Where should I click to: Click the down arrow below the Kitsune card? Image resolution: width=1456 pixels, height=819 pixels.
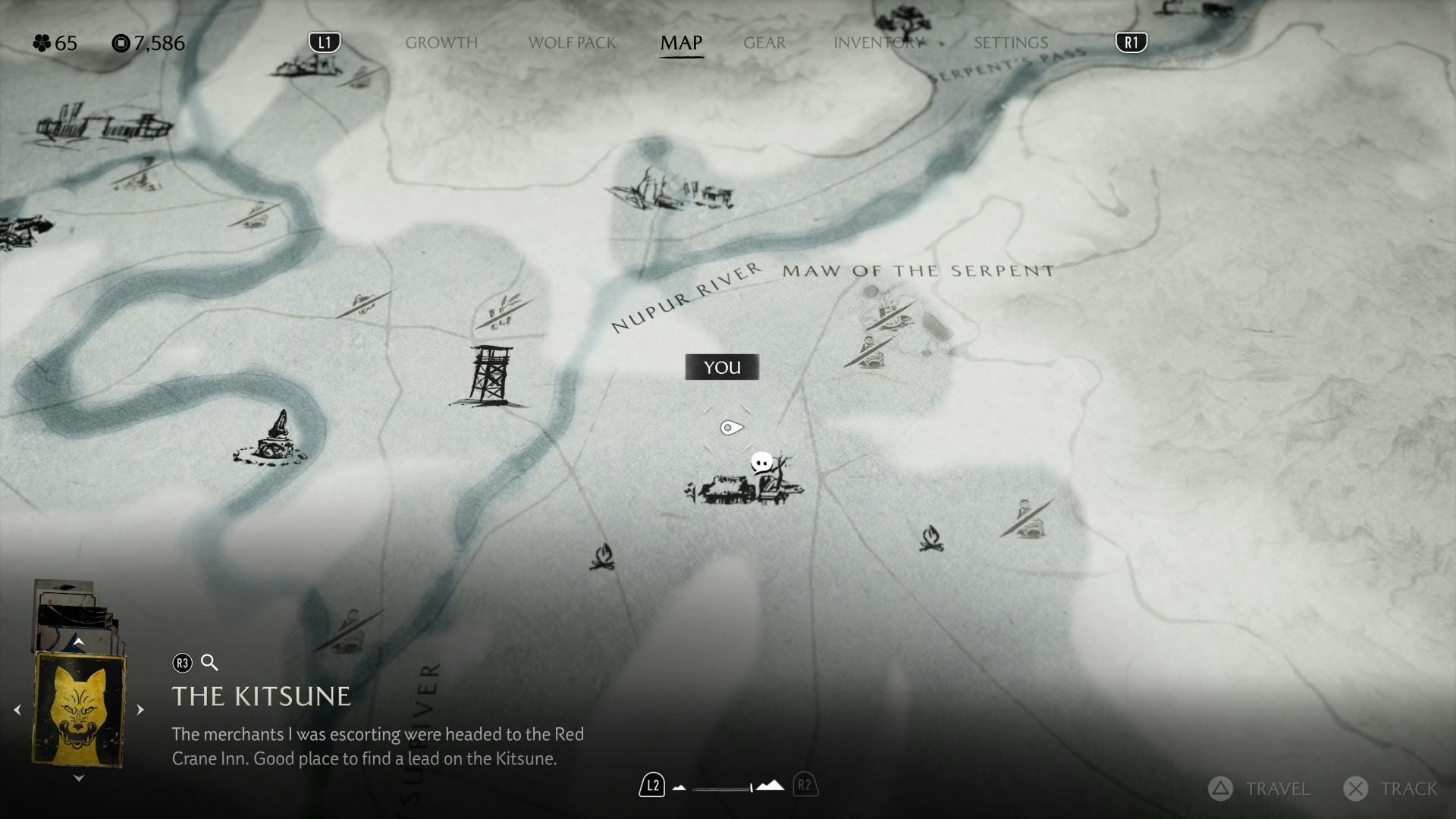click(x=78, y=778)
